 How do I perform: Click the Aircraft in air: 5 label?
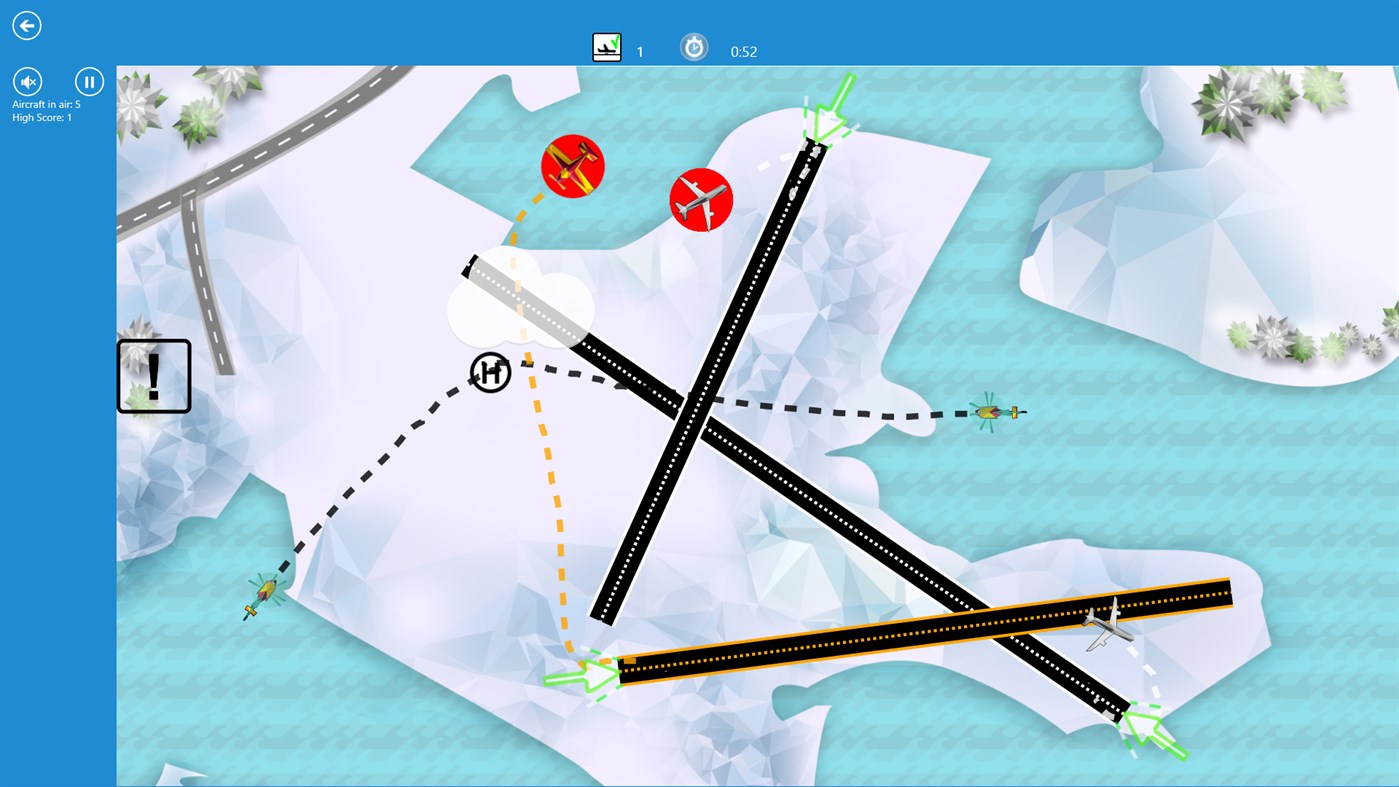(46, 103)
